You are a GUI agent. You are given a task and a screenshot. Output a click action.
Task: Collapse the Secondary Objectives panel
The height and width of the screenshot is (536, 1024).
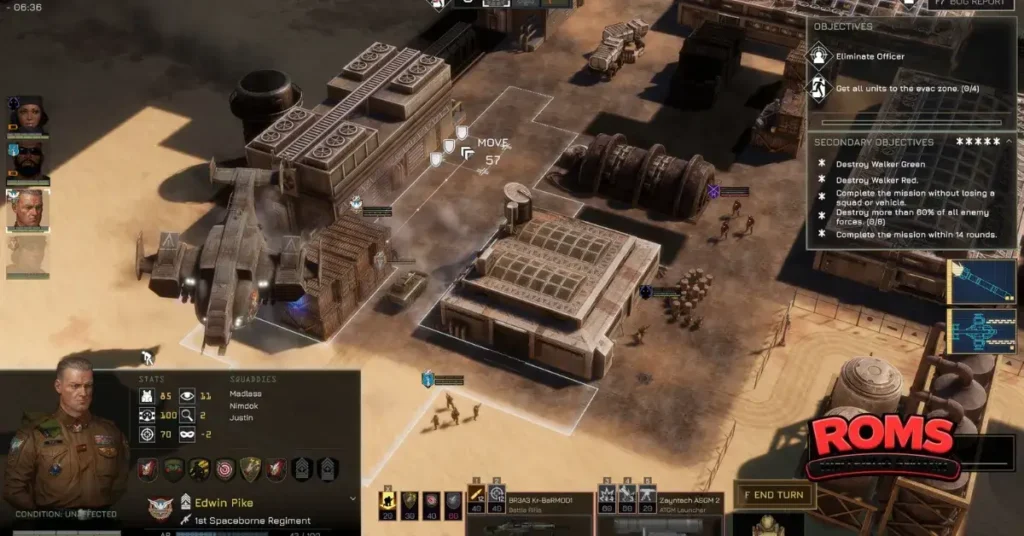pos(1008,142)
